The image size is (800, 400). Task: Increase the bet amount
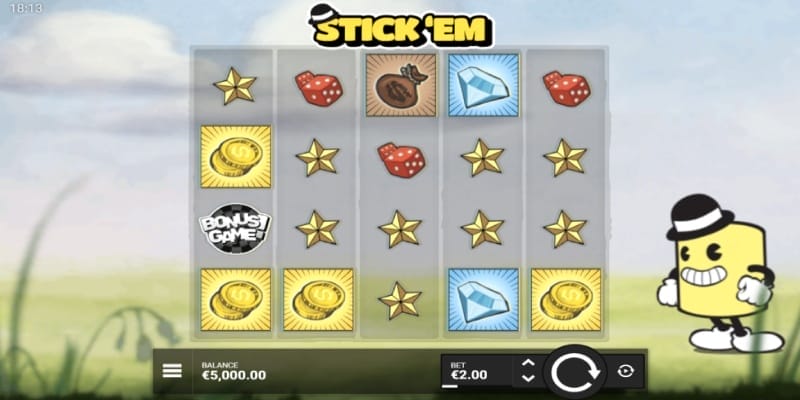tap(529, 364)
